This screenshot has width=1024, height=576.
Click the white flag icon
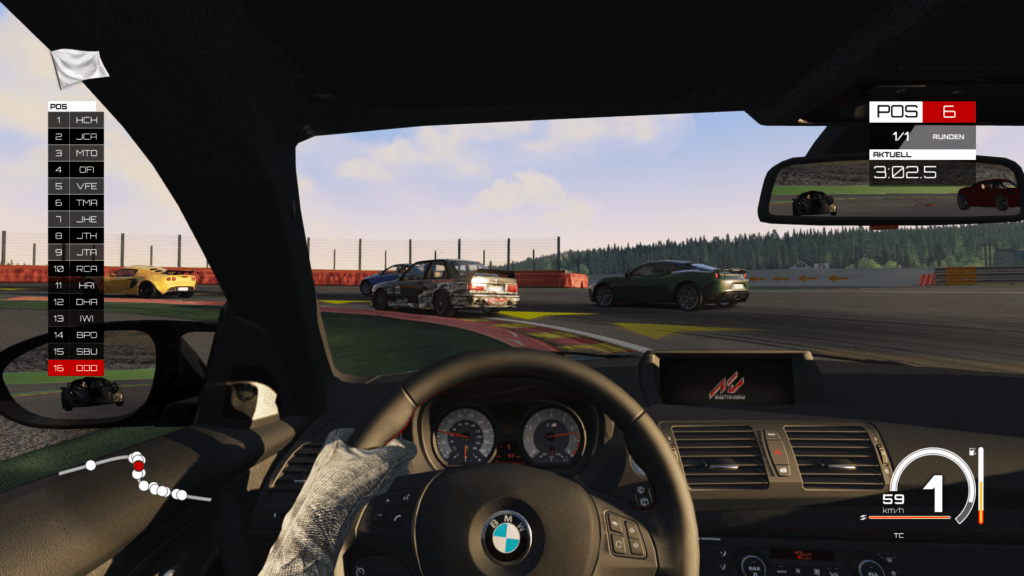pyautogui.click(x=80, y=67)
